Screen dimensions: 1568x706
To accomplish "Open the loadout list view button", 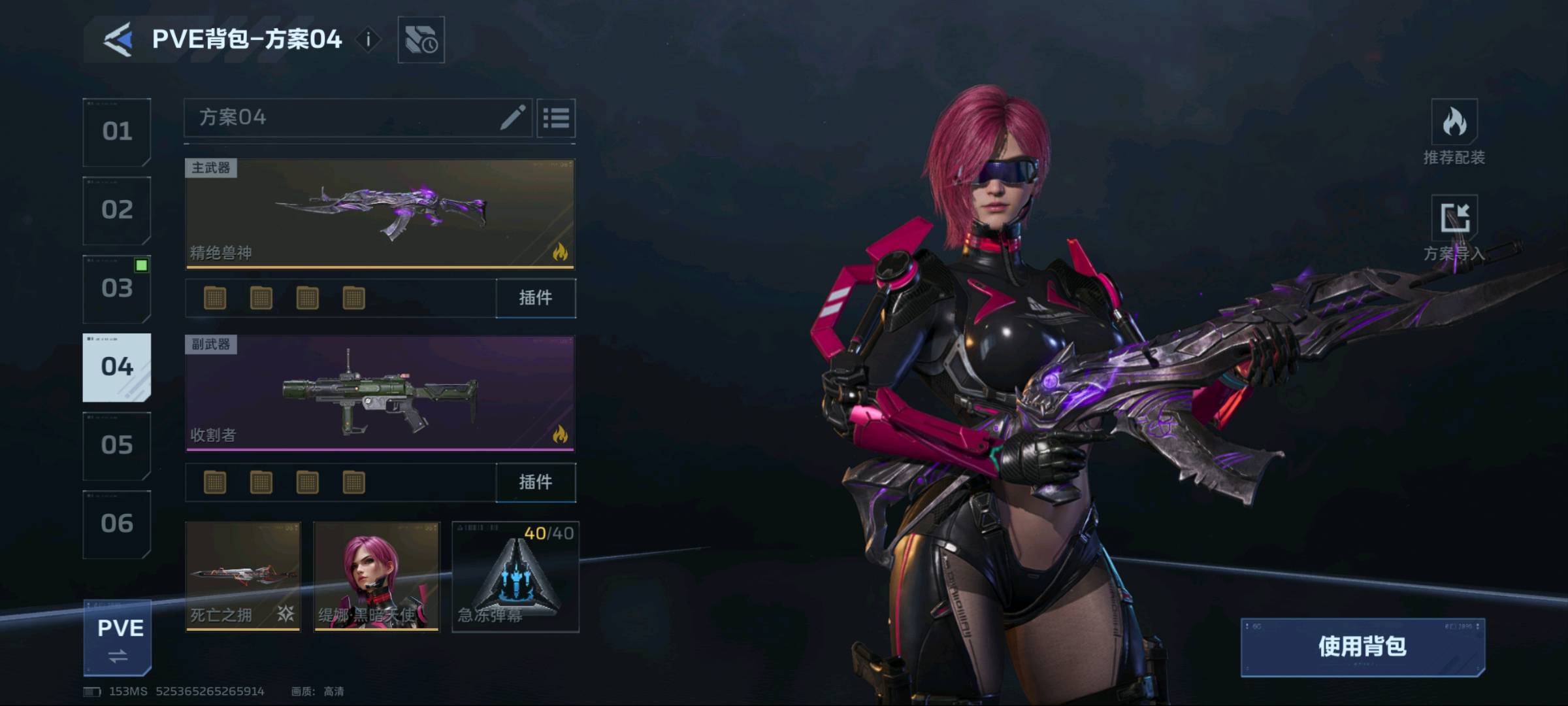I will pyautogui.click(x=556, y=118).
